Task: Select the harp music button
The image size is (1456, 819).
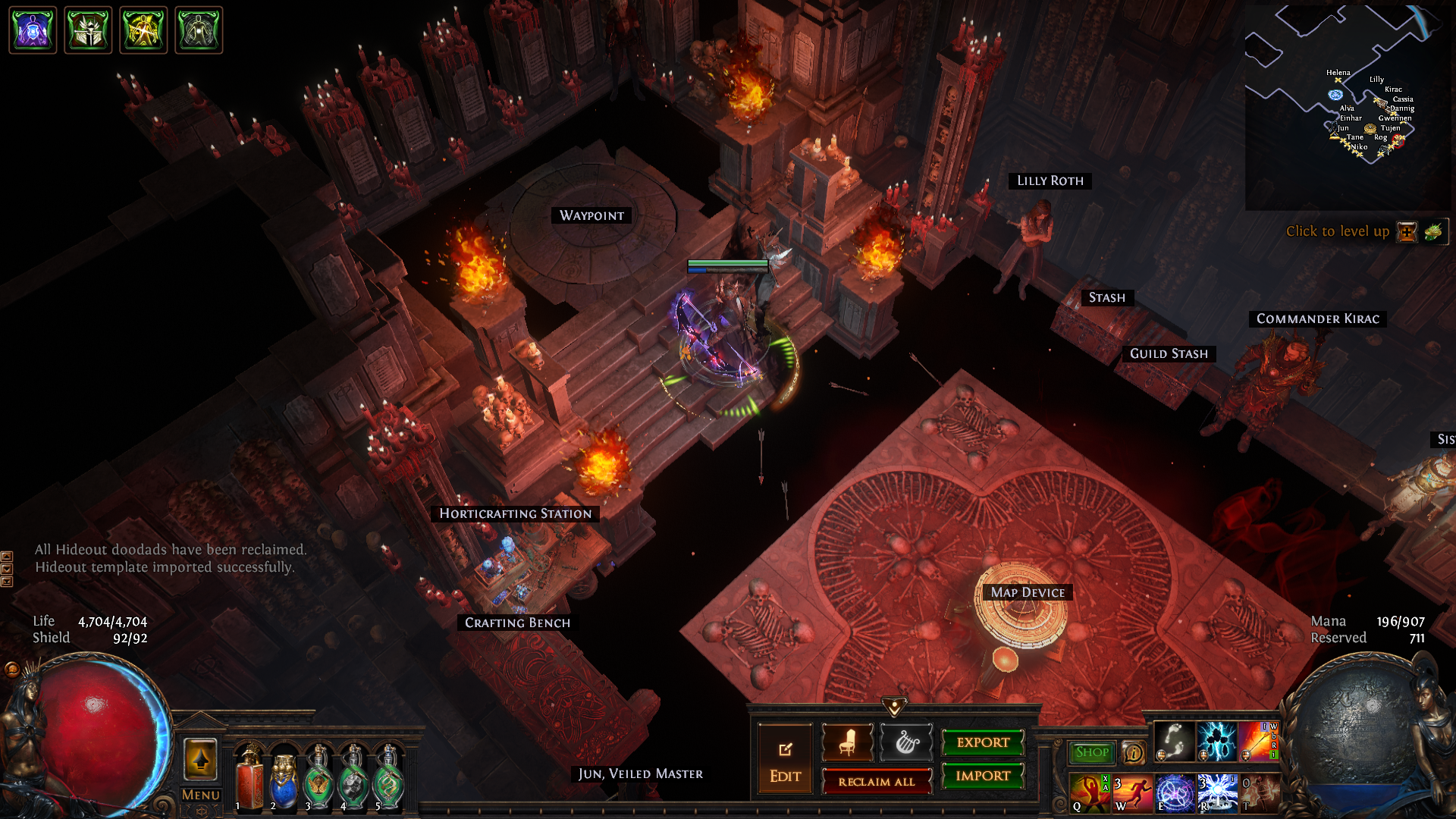Action: [905, 742]
